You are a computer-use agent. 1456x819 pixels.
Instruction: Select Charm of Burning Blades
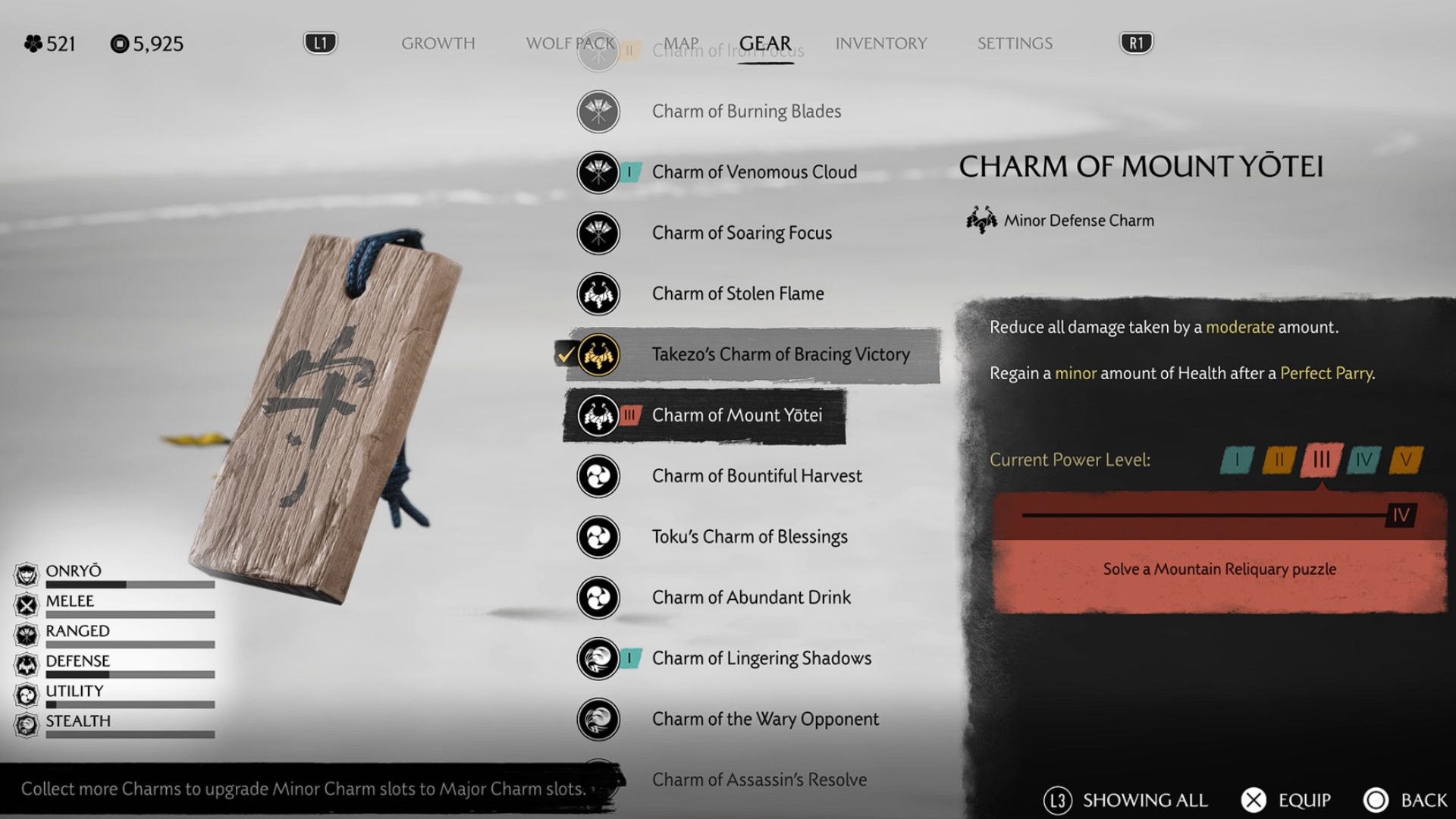coord(745,111)
